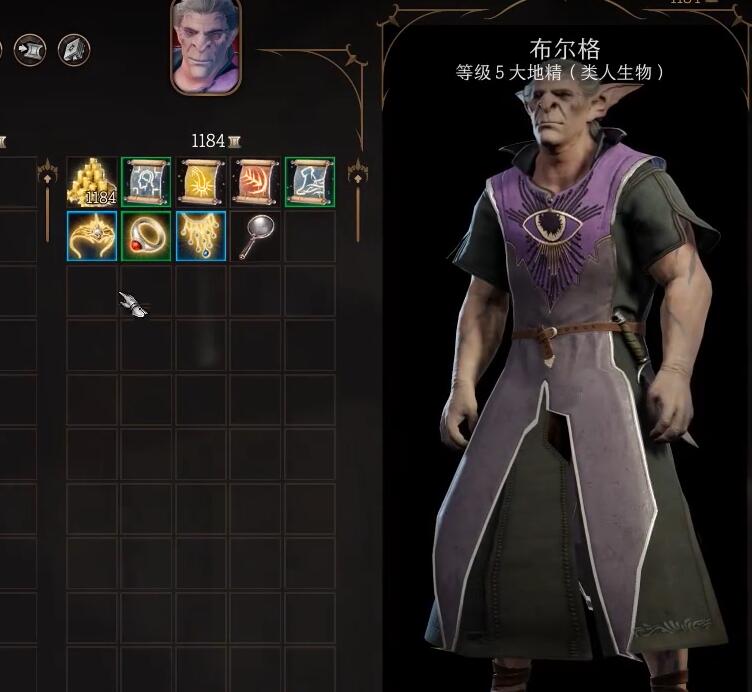
Task: Click the trader's portrait at the top
Action: click(x=206, y=45)
